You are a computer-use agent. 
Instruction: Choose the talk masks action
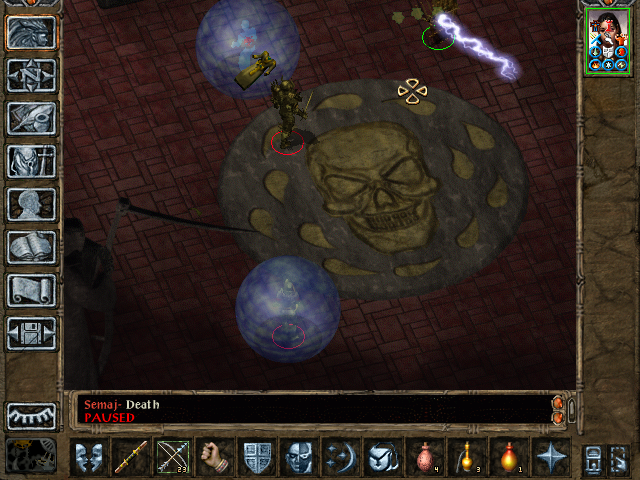pos(89,457)
